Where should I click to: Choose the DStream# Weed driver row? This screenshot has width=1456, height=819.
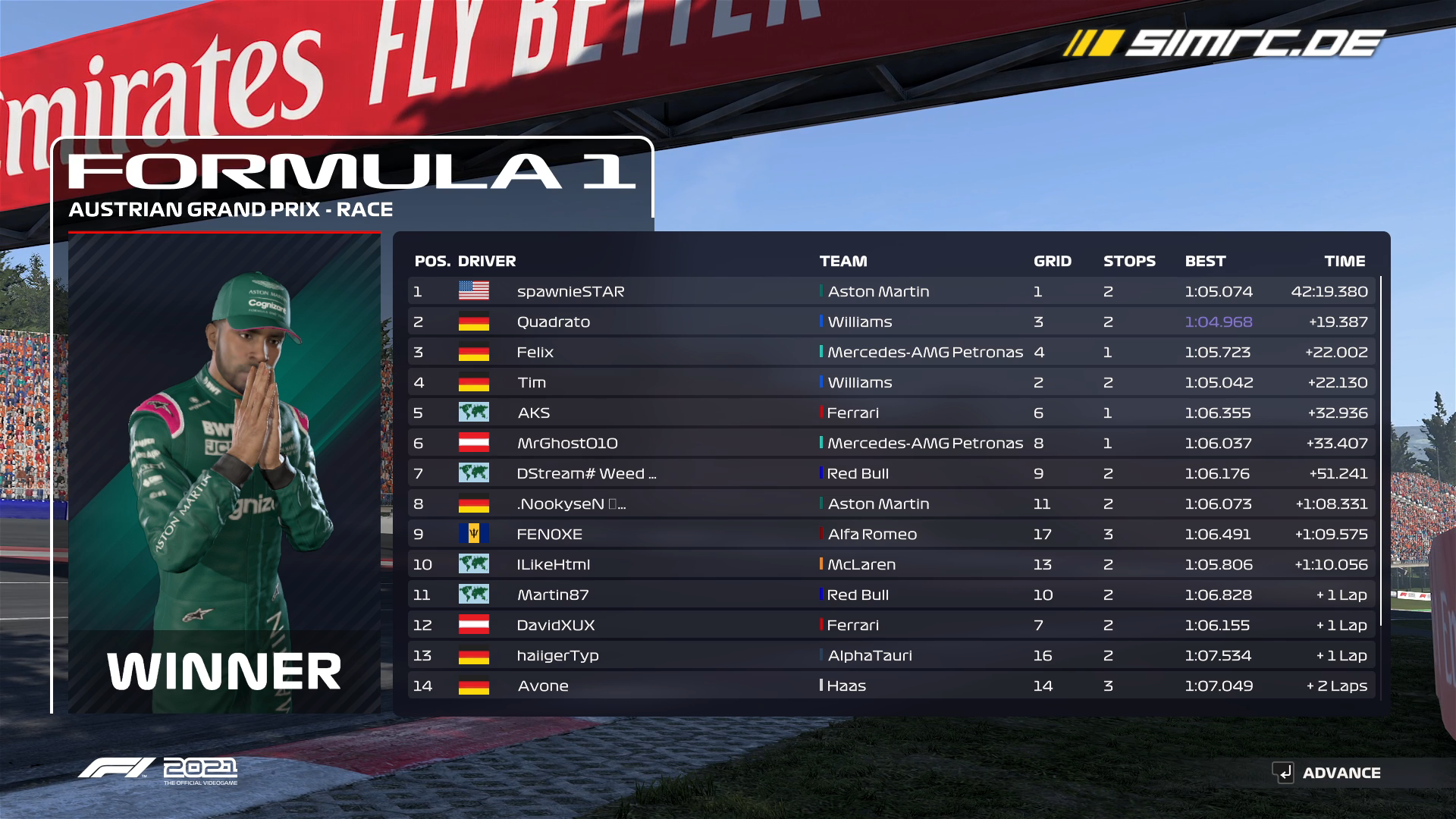coord(891,473)
